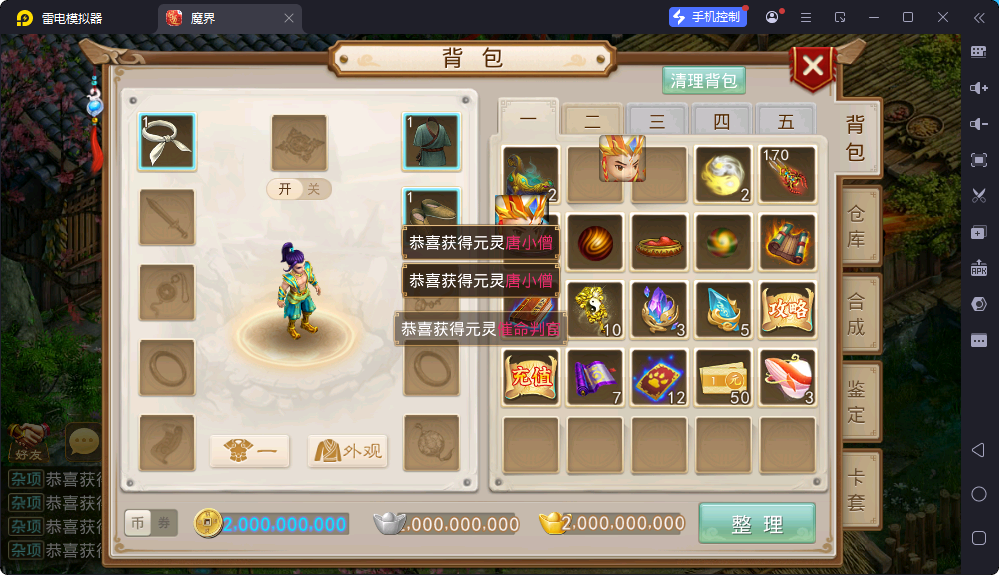Toggle the 开/关 display switch

pos(299,189)
